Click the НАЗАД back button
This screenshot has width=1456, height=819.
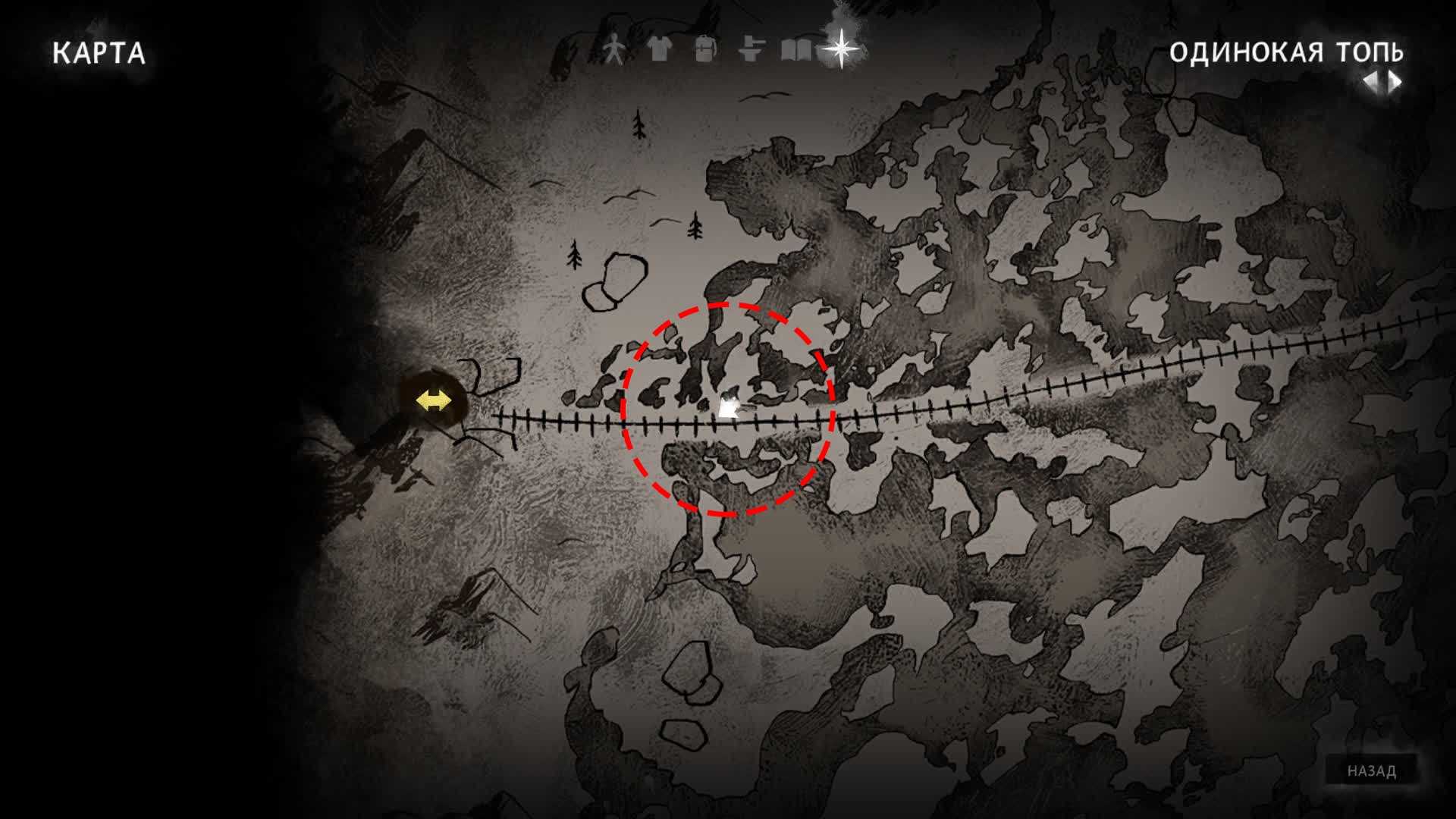[x=1372, y=771]
